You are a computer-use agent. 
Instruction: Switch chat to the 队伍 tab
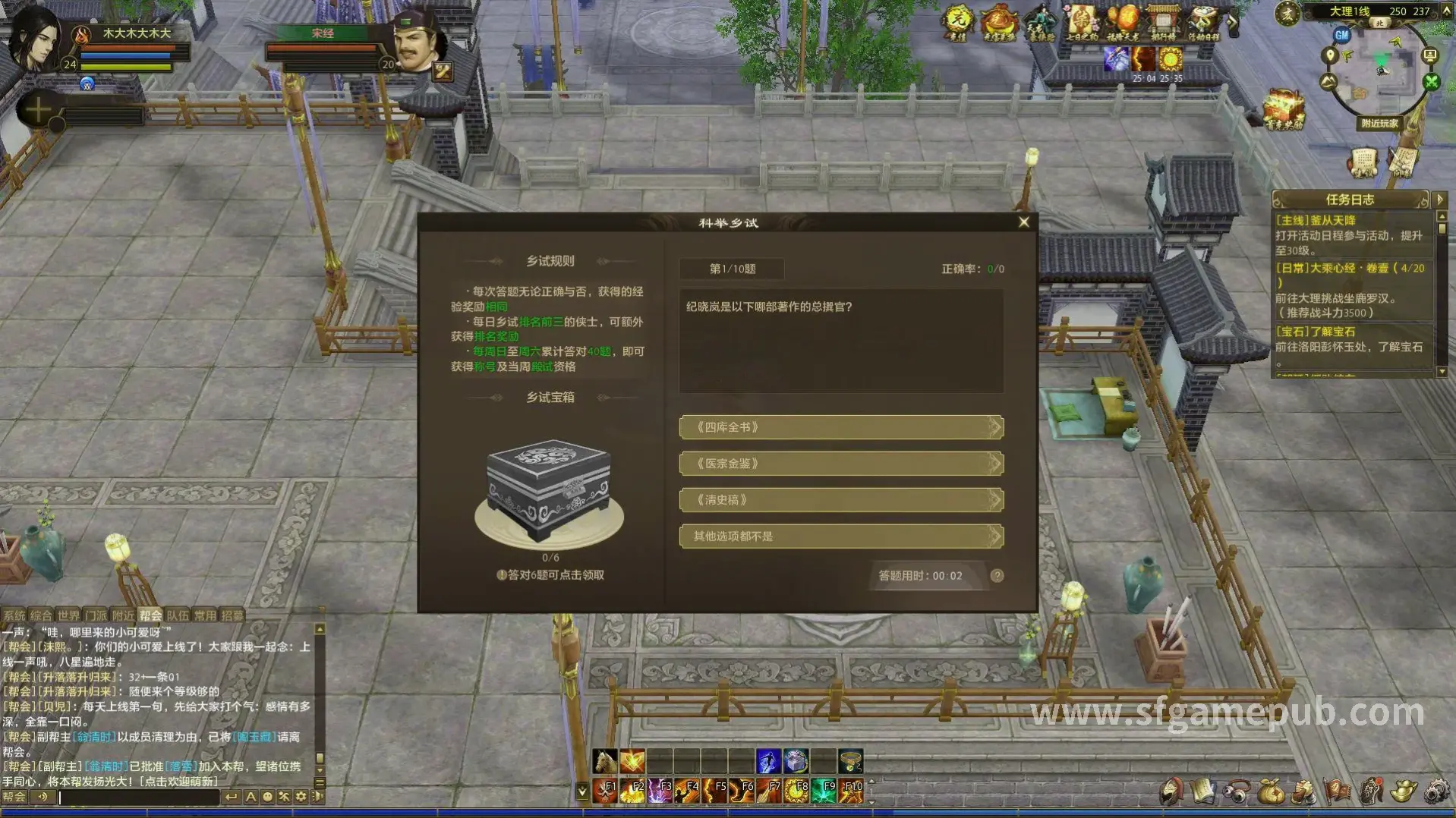pos(178,615)
